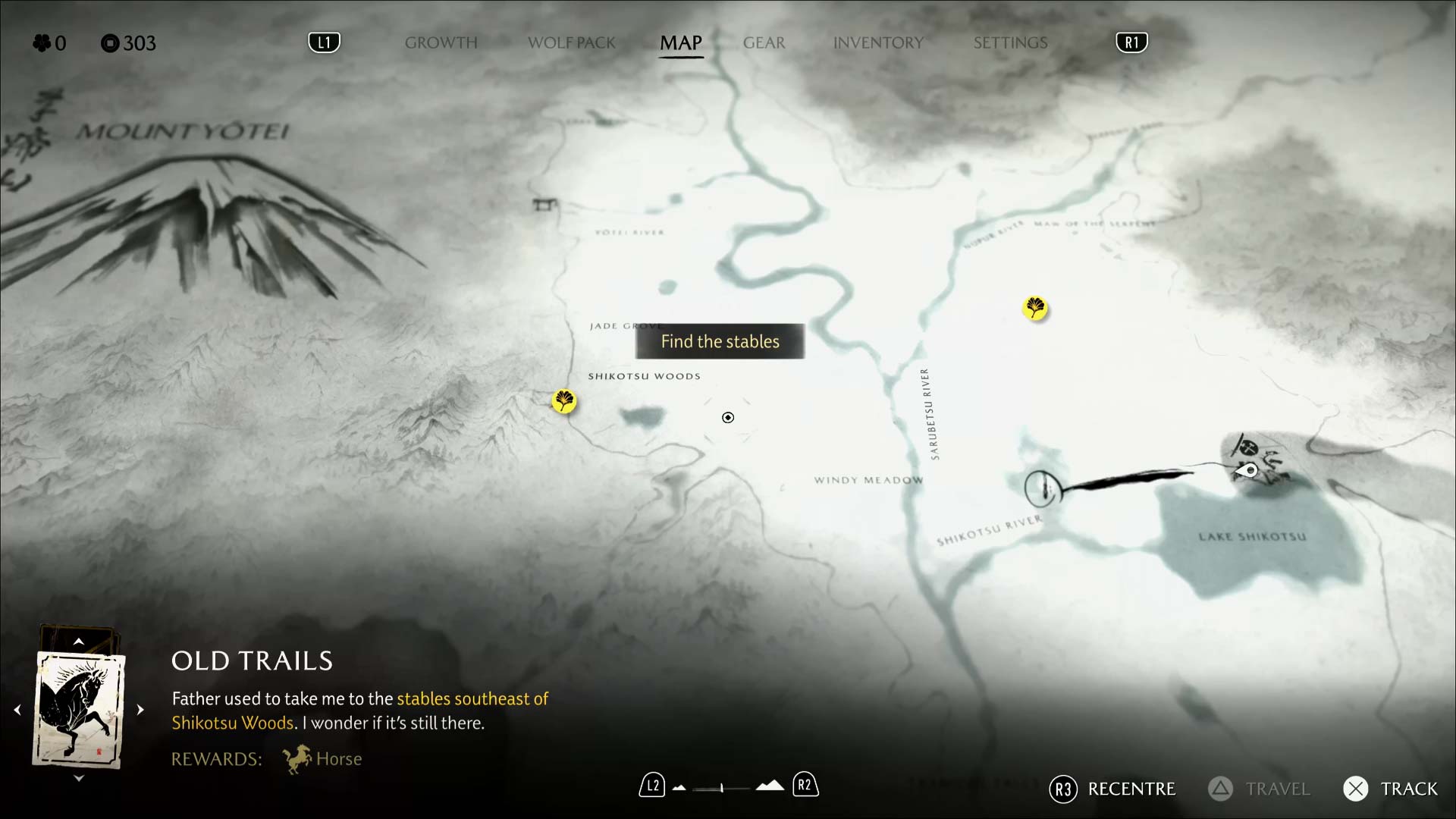The height and width of the screenshot is (819, 1456).
Task: Click the up arrow above the quest card
Action: (x=78, y=642)
